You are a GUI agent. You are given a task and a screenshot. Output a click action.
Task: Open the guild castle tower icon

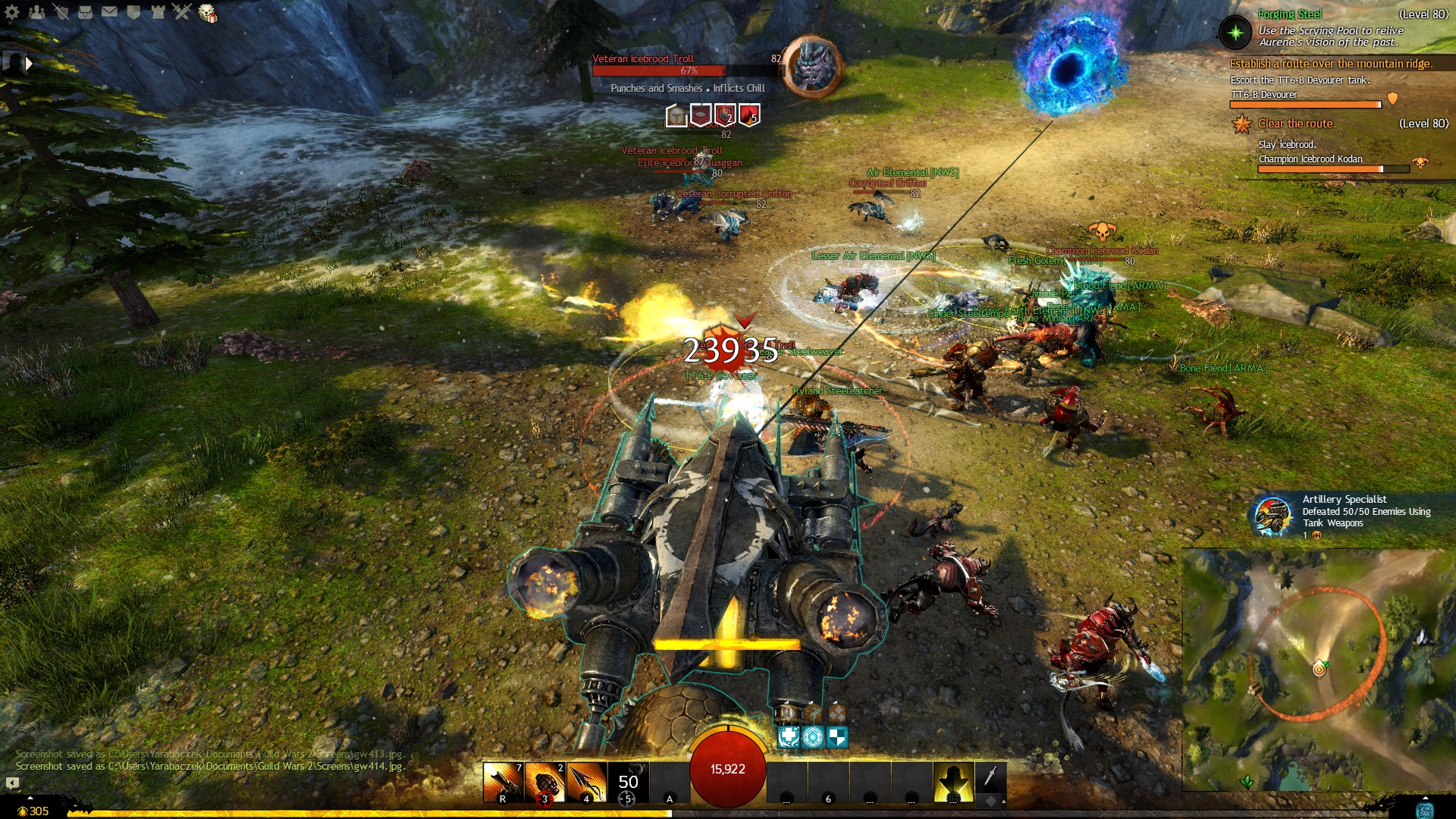click(158, 12)
